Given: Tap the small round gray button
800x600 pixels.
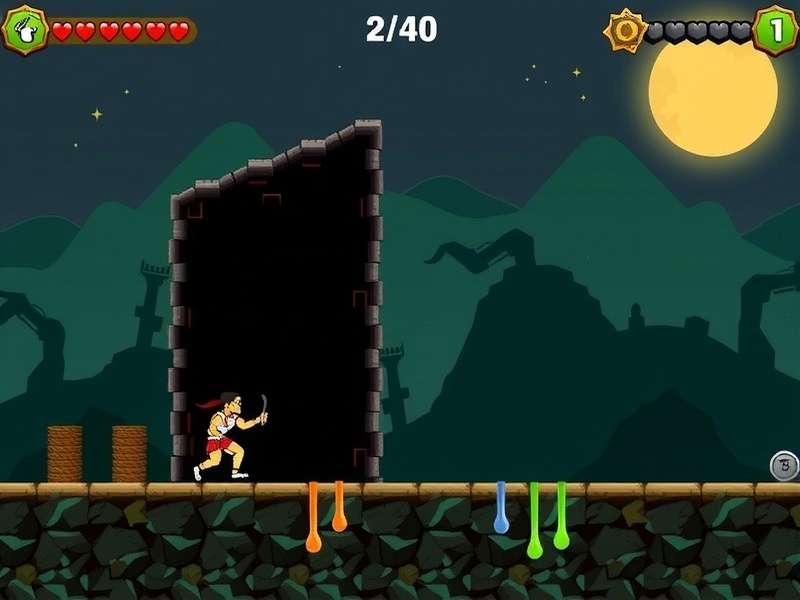Looking at the screenshot, I should point(784,465).
